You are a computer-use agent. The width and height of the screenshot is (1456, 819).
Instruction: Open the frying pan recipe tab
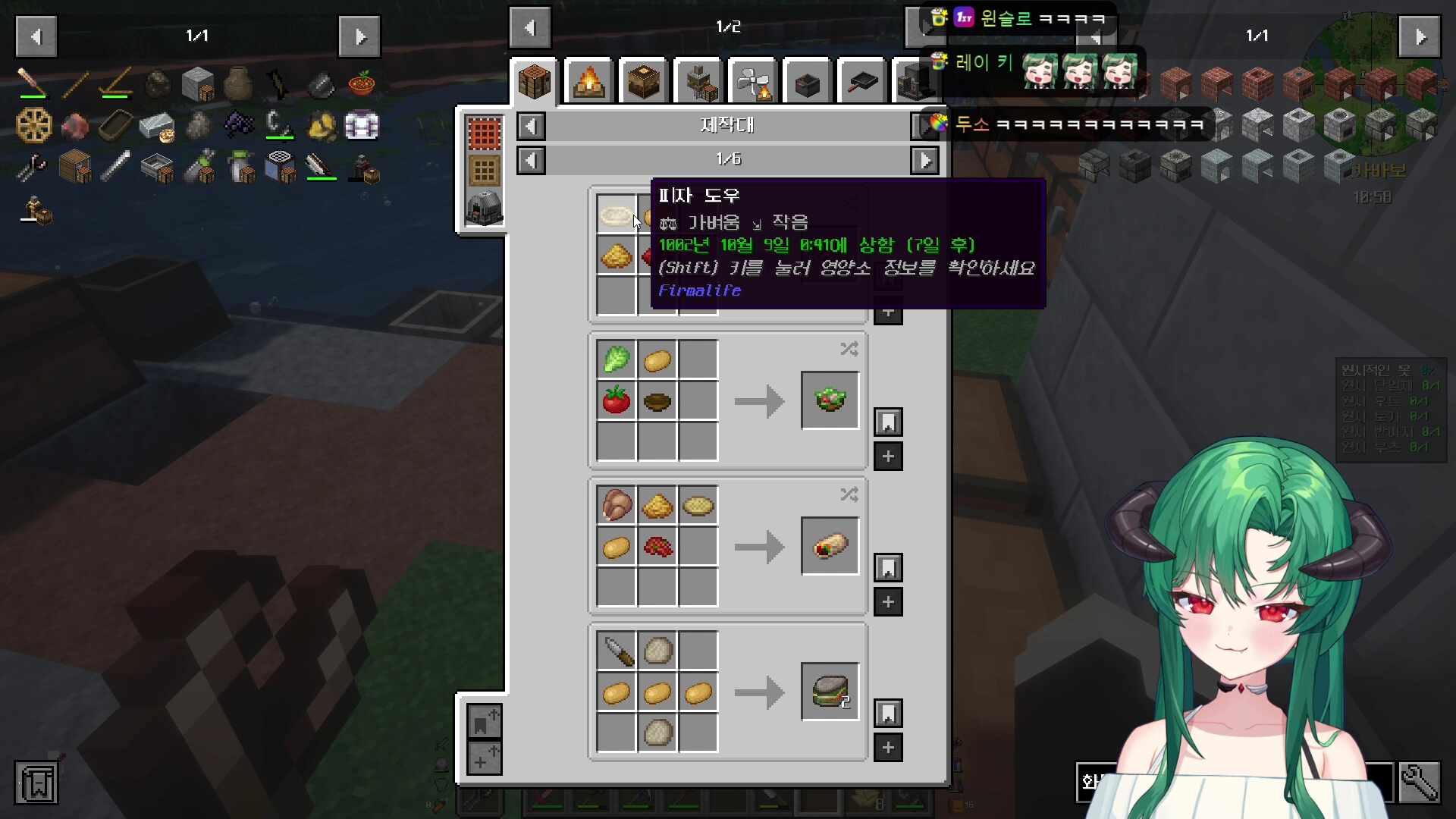pos(861,81)
